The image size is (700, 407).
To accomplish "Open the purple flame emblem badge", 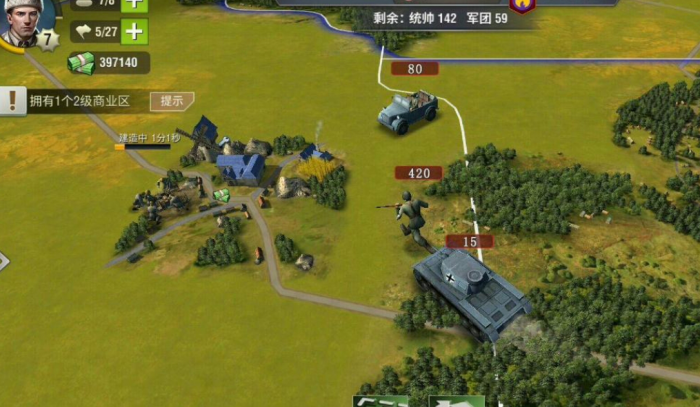I will (x=521, y=6).
